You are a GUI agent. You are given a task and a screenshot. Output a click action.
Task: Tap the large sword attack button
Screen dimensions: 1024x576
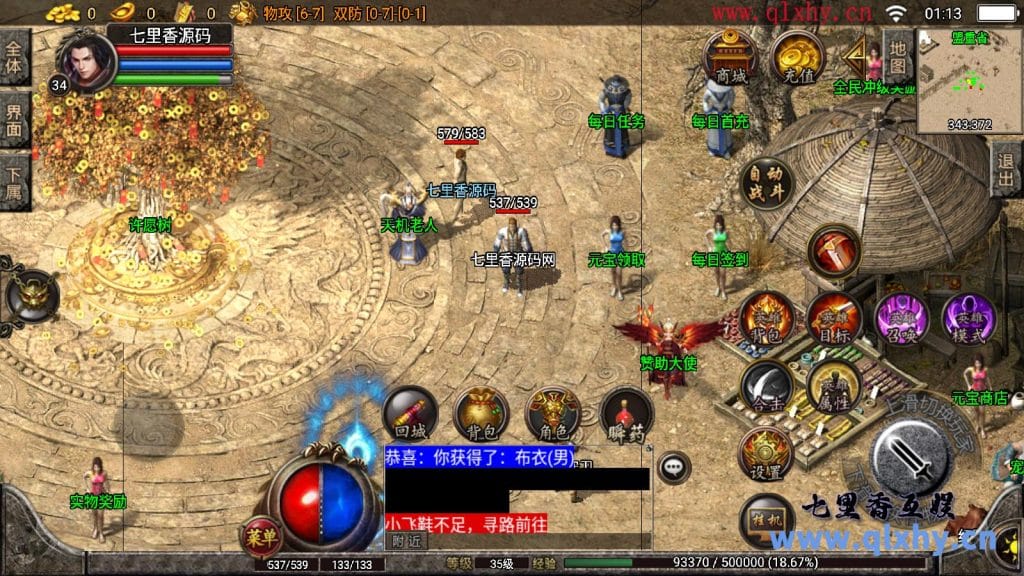click(x=909, y=456)
